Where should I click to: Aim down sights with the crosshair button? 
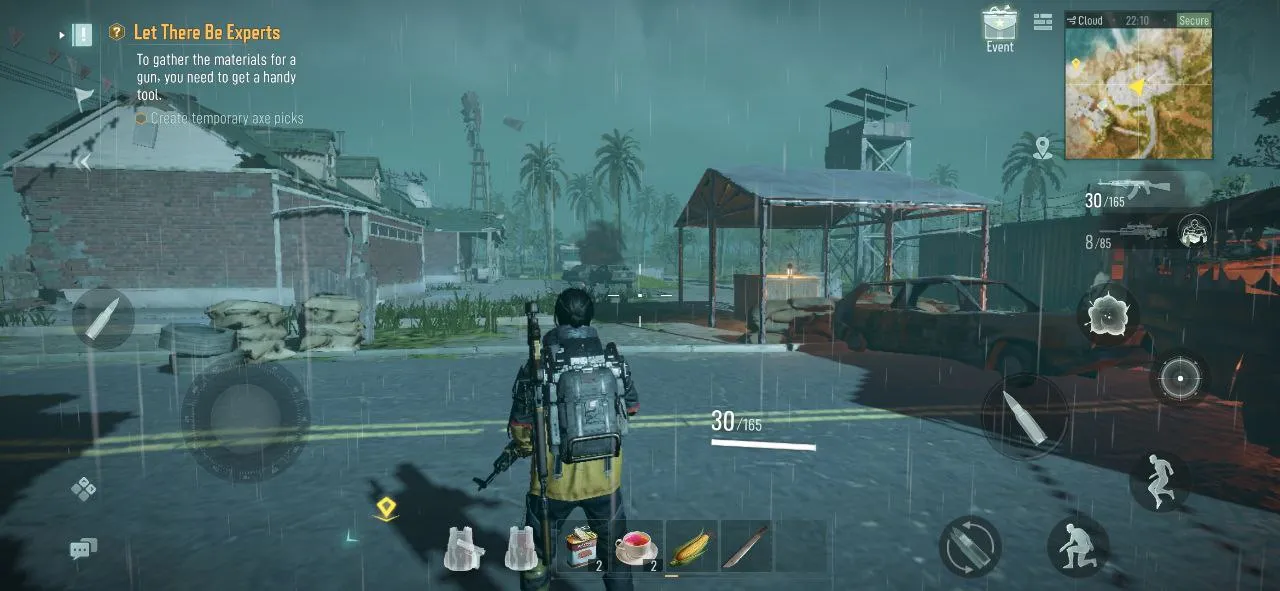(1180, 378)
